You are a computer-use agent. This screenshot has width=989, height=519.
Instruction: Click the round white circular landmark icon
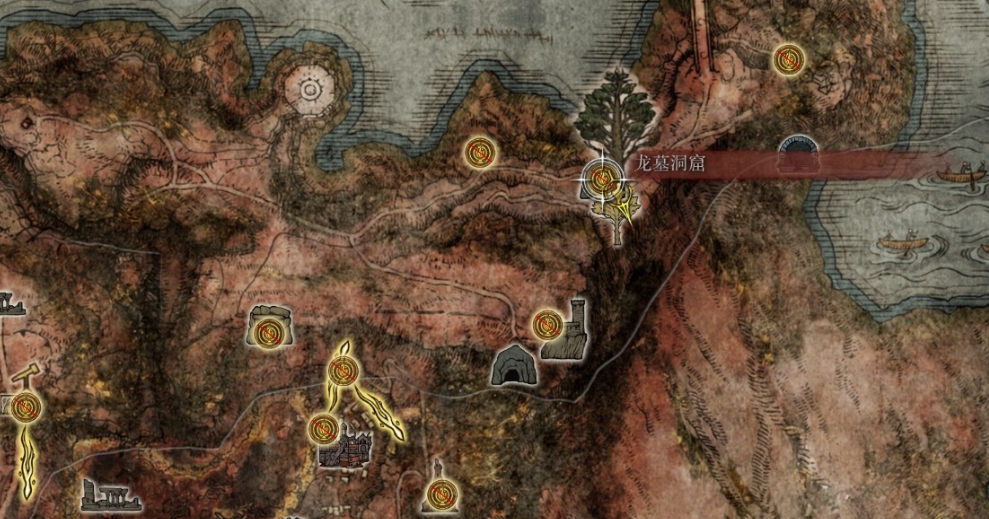tap(309, 91)
